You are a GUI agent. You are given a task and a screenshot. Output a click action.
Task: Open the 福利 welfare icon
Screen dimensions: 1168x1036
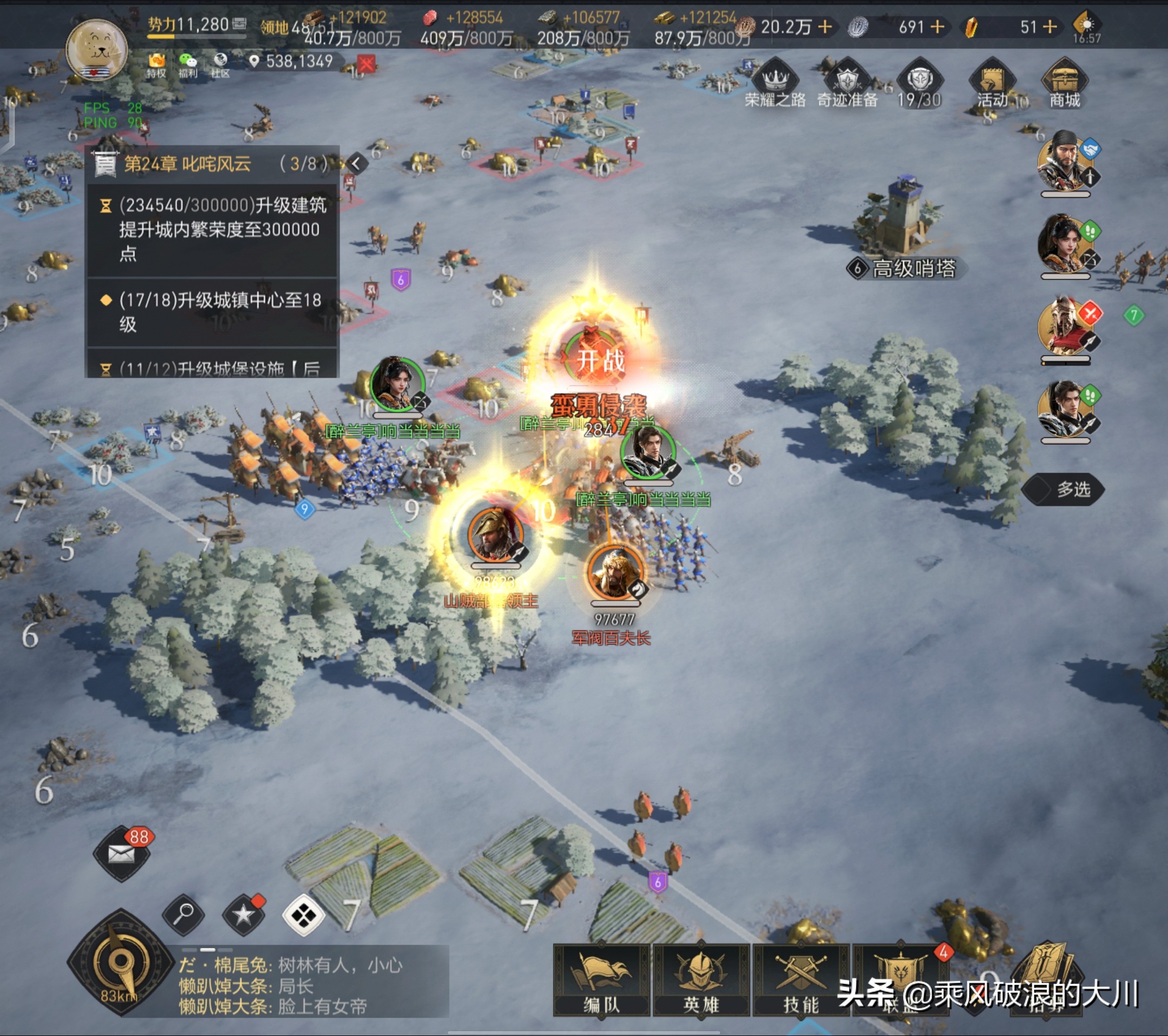[188, 64]
